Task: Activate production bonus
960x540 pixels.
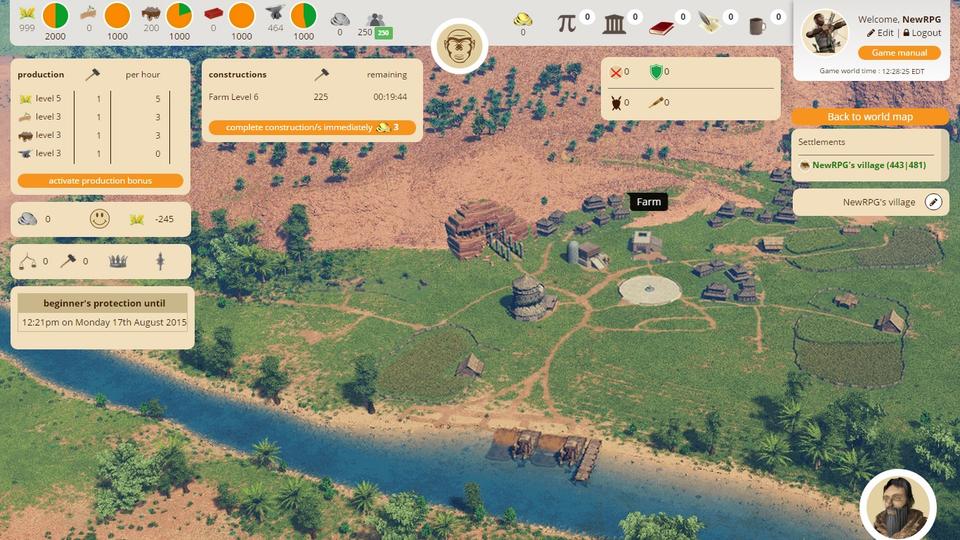Action: point(100,181)
